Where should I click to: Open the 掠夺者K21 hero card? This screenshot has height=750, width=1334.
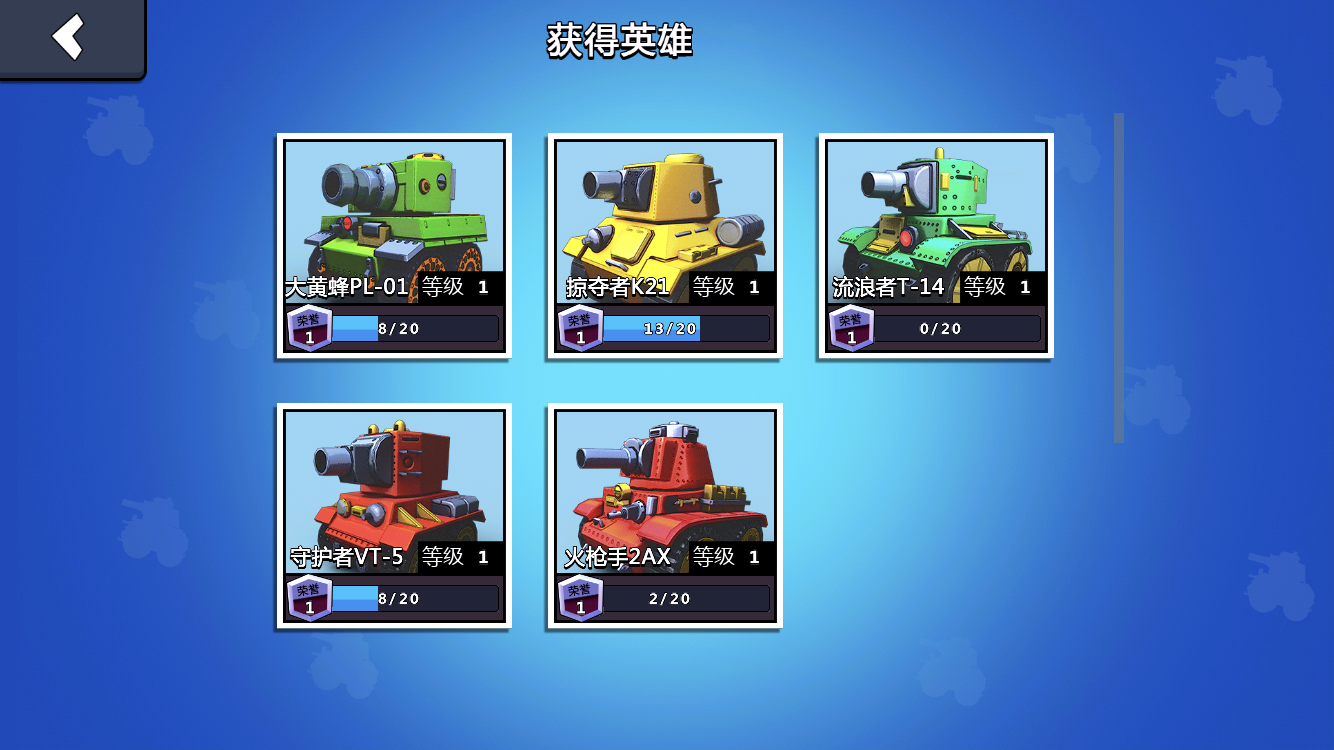coord(665,245)
